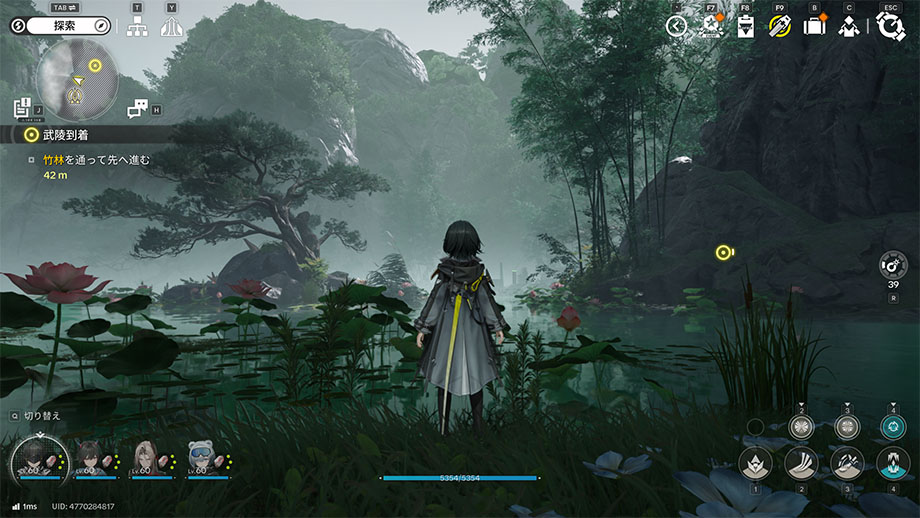Activate the teal-highlighted fourth character skill

coord(892,463)
